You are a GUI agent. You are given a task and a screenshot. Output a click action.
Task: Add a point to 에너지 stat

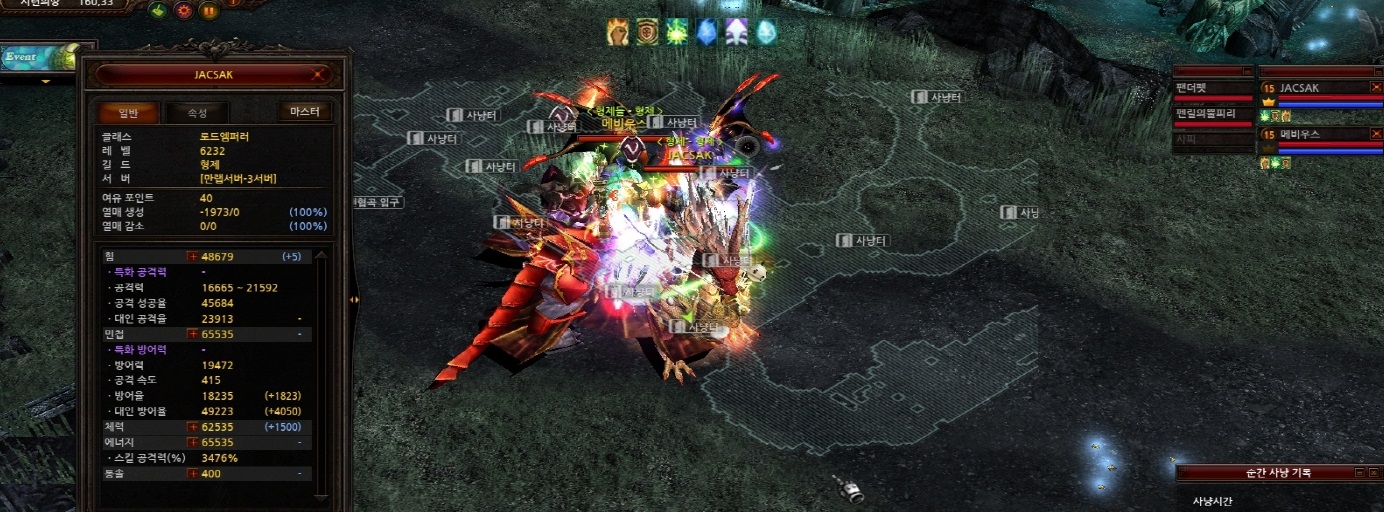pos(193,442)
